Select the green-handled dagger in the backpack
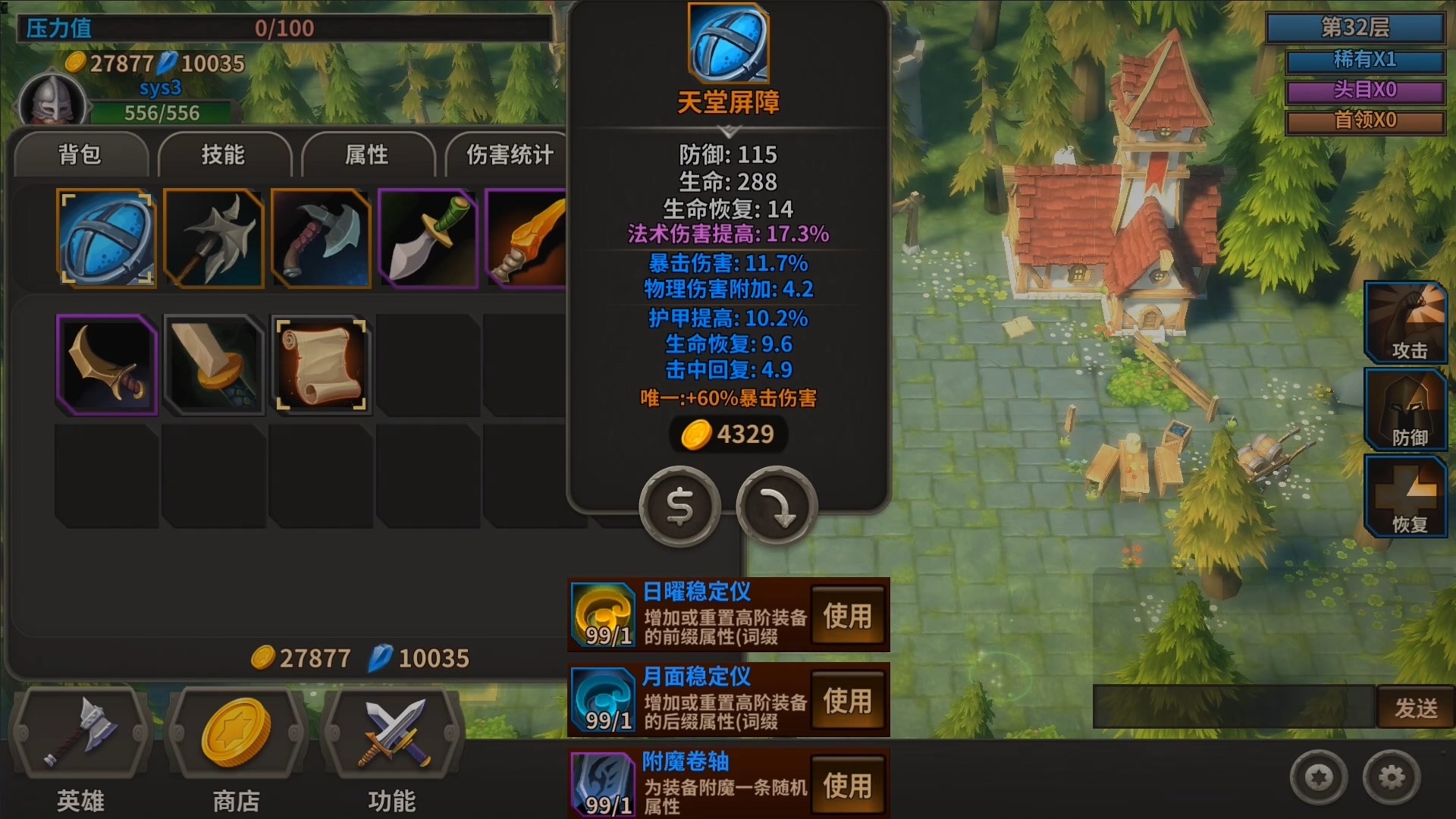The image size is (1456, 819). click(428, 239)
